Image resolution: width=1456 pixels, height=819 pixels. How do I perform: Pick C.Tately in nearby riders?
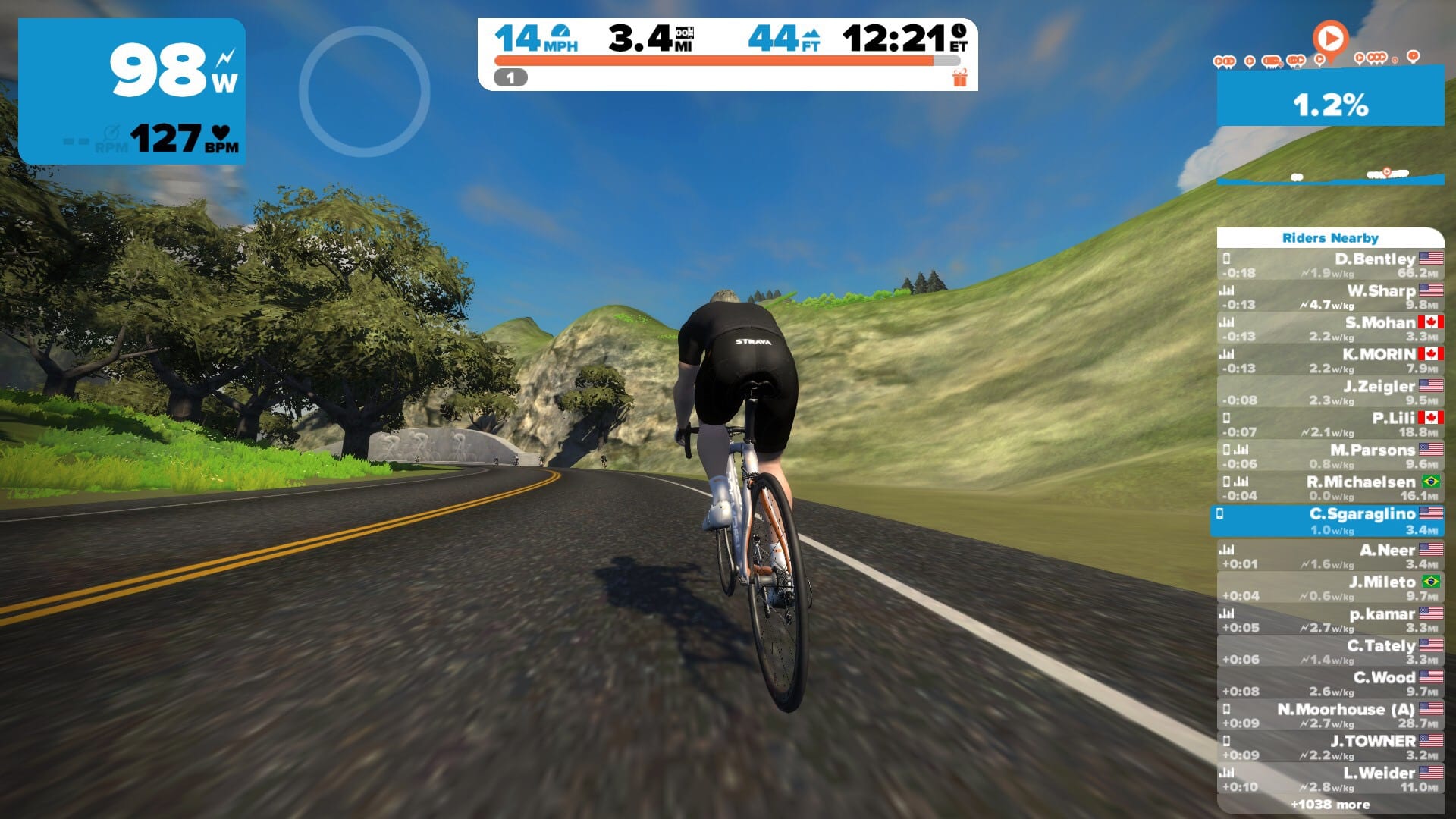pyautogui.click(x=1330, y=652)
